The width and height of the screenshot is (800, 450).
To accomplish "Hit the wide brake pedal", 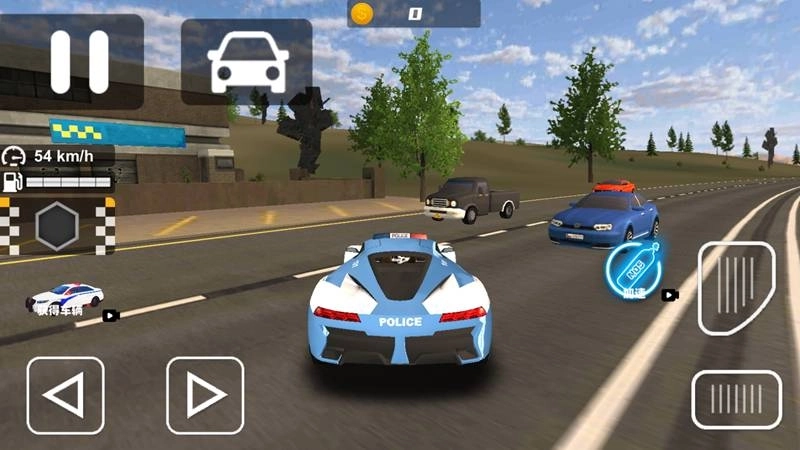I will (736, 400).
